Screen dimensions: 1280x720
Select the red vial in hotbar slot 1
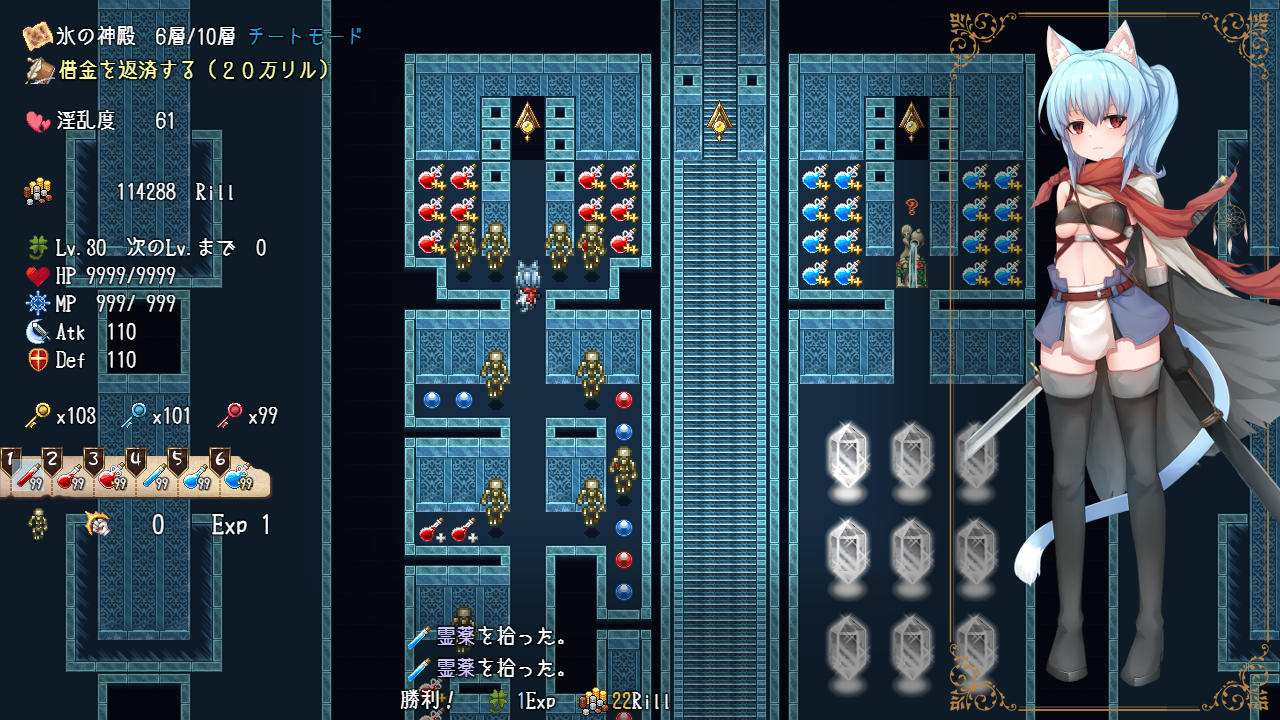pyautogui.click(x=29, y=477)
